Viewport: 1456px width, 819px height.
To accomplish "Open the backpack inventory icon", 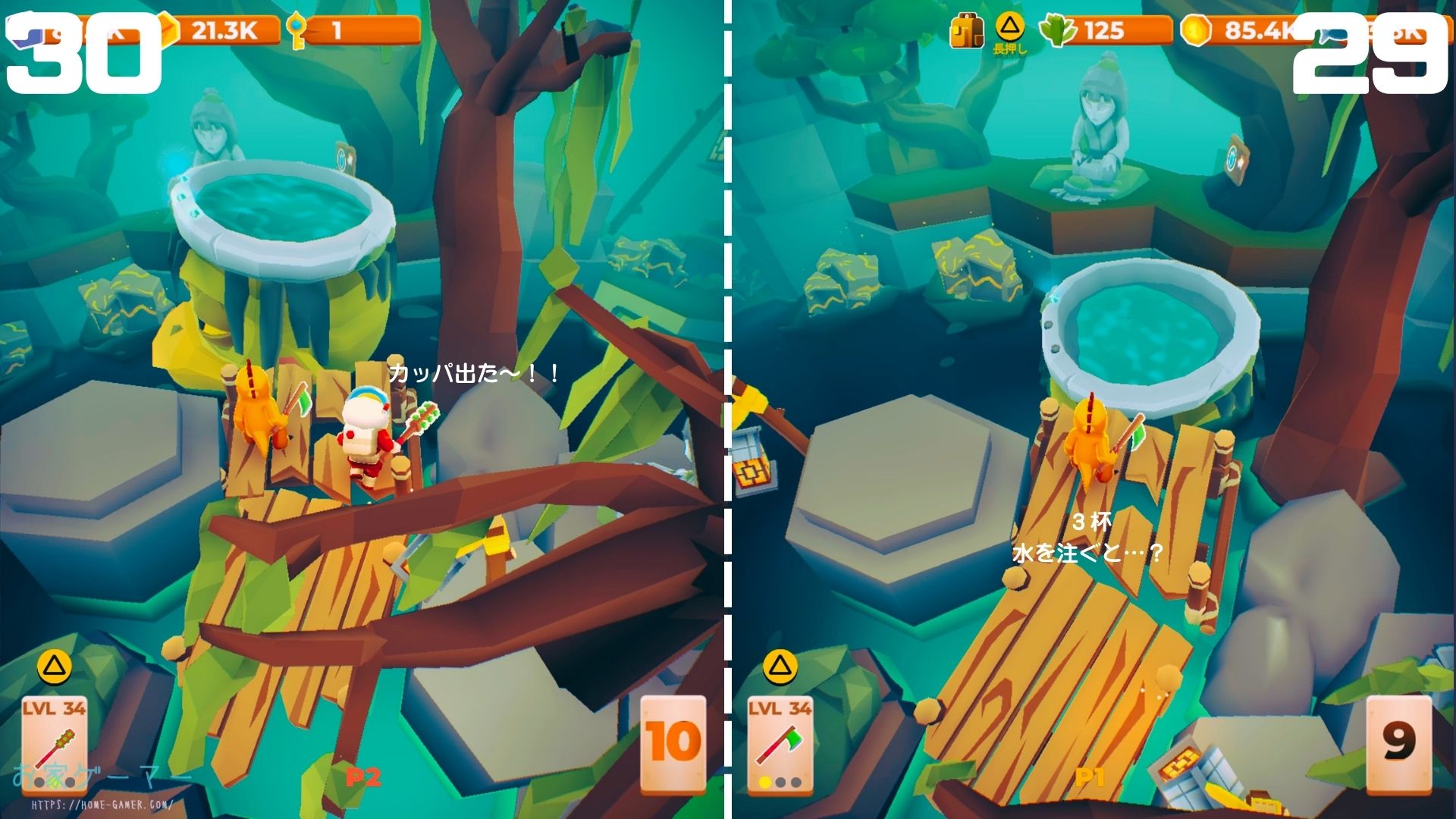I will point(967,32).
